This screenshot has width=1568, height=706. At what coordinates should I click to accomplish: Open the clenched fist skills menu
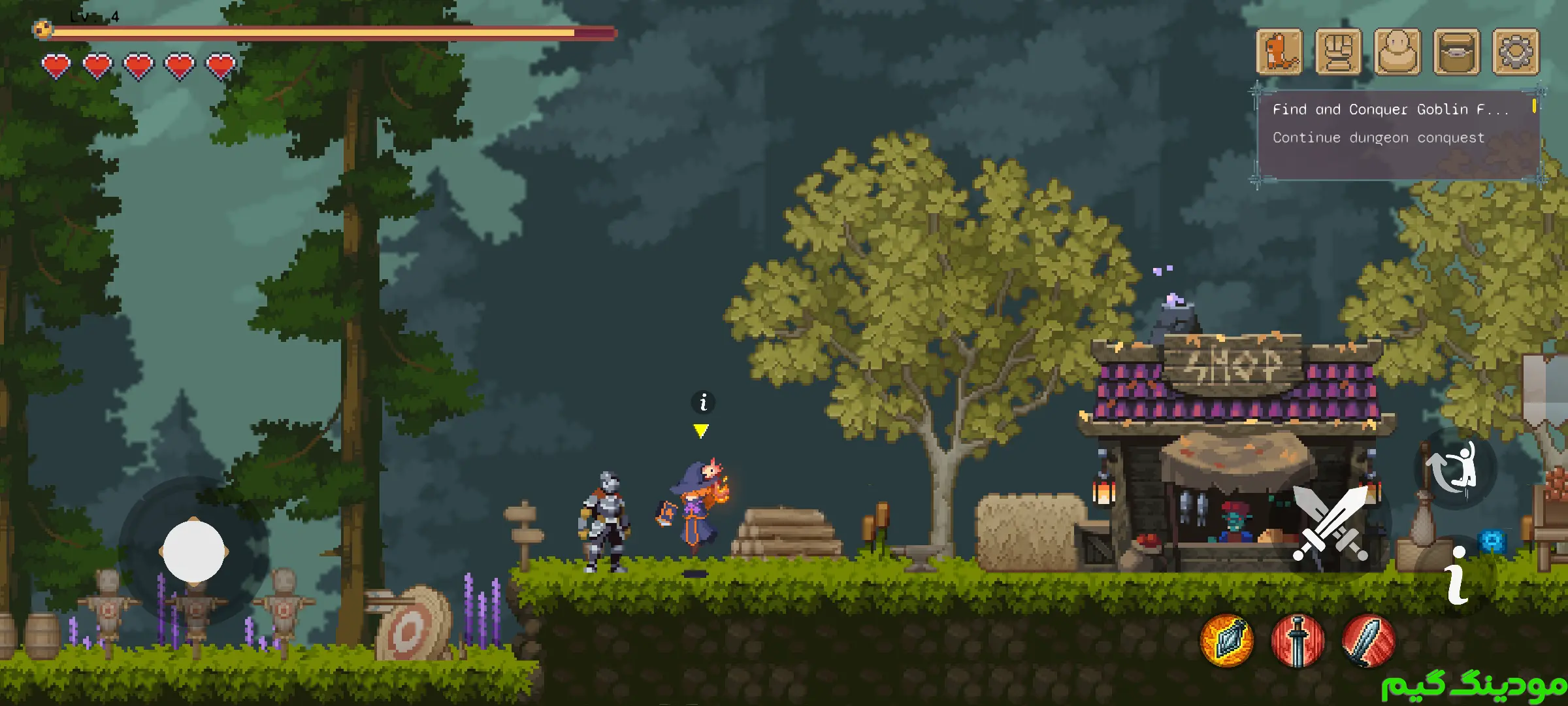1338,52
